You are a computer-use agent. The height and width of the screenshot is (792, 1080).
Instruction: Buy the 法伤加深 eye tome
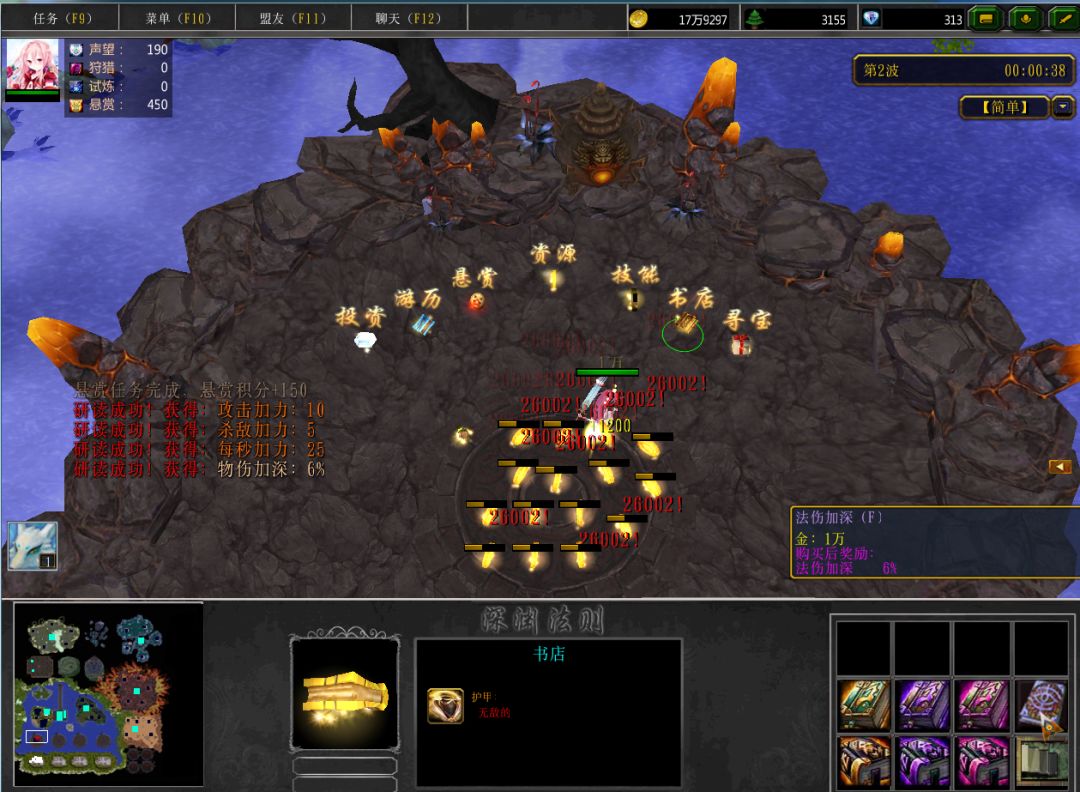pyautogui.click(x=1041, y=704)
